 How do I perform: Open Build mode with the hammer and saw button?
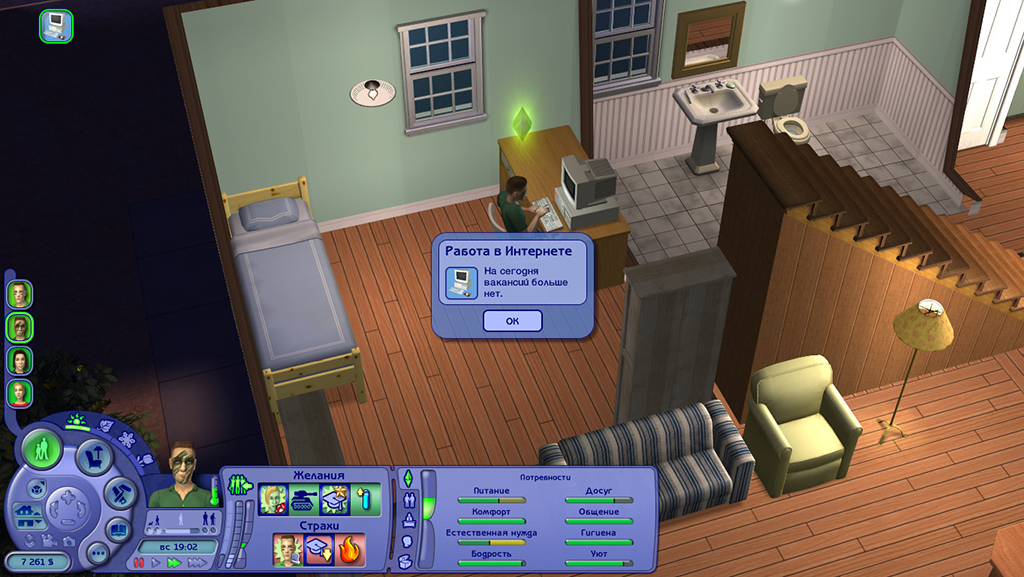pos(121,492)
